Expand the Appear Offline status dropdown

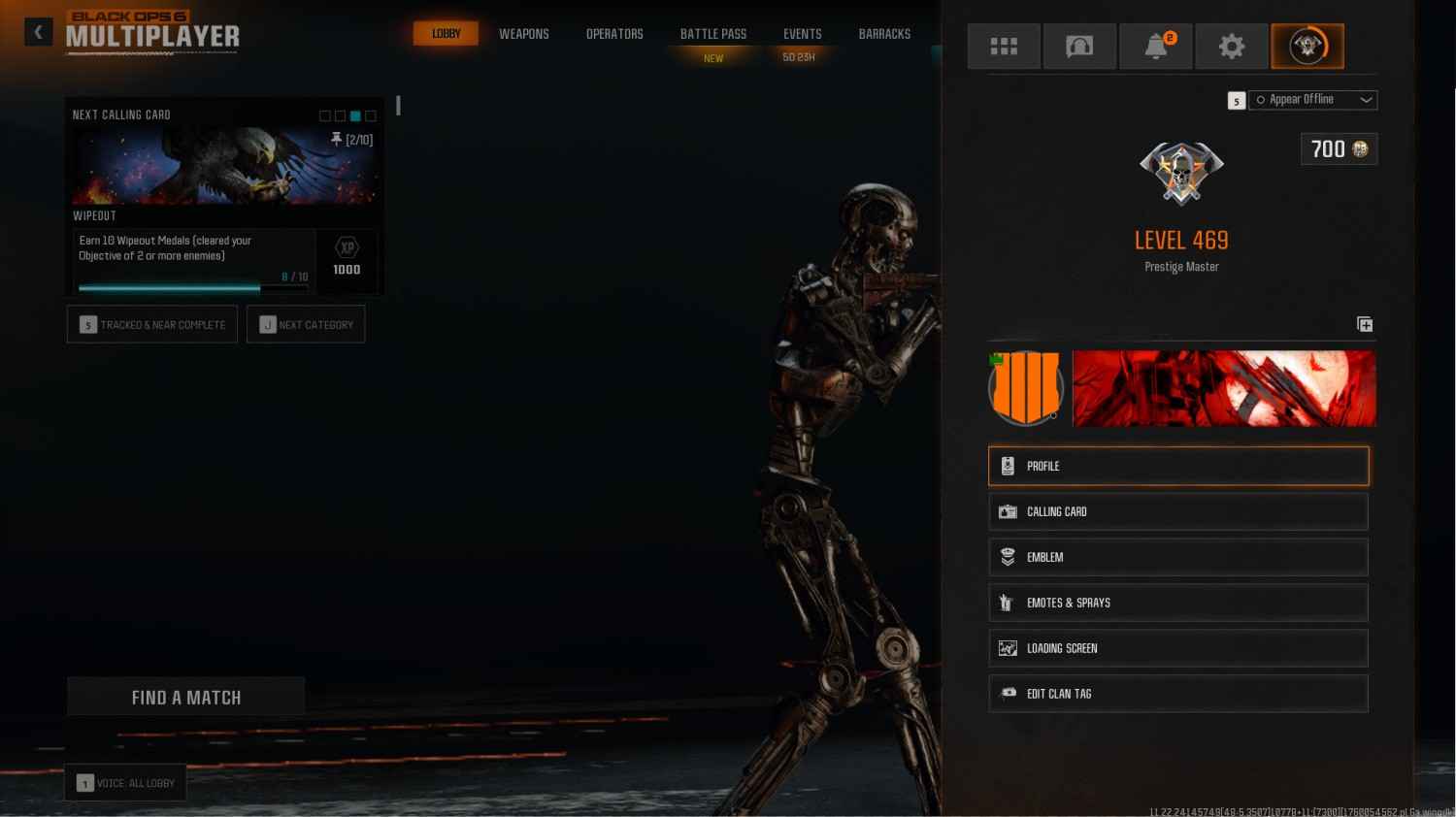click(1365, 99)
